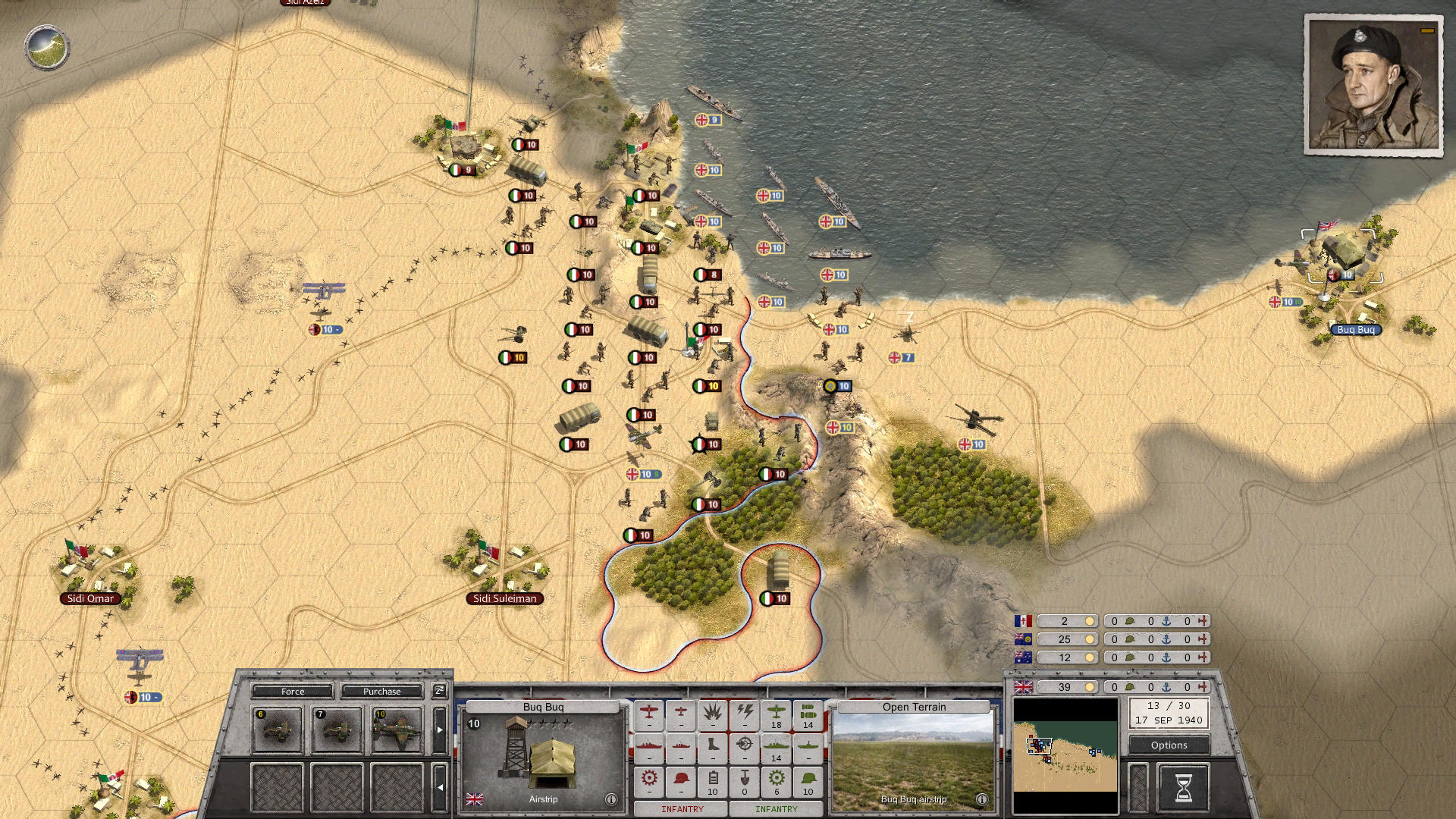
Task: Open the Purchase panel
Action: tap(381, 692)
